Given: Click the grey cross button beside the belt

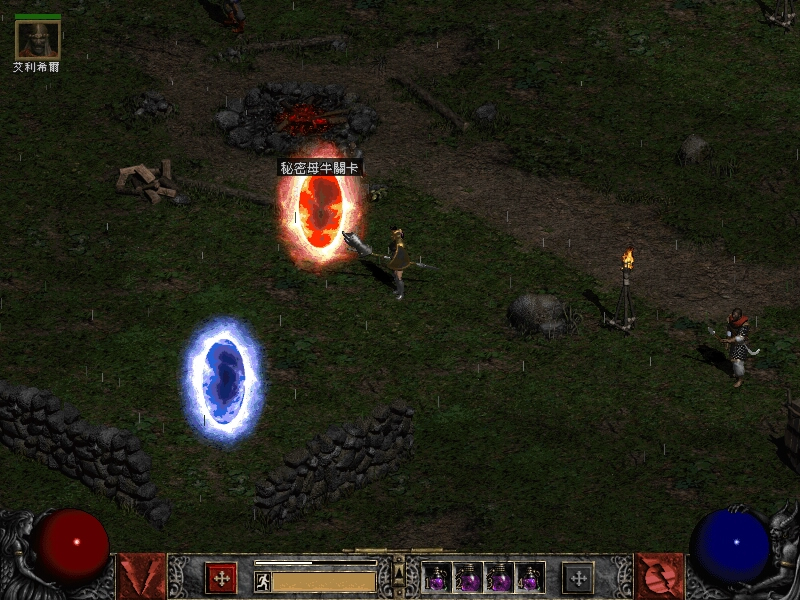Looking at the screenshot, I should tap(577, 577).
